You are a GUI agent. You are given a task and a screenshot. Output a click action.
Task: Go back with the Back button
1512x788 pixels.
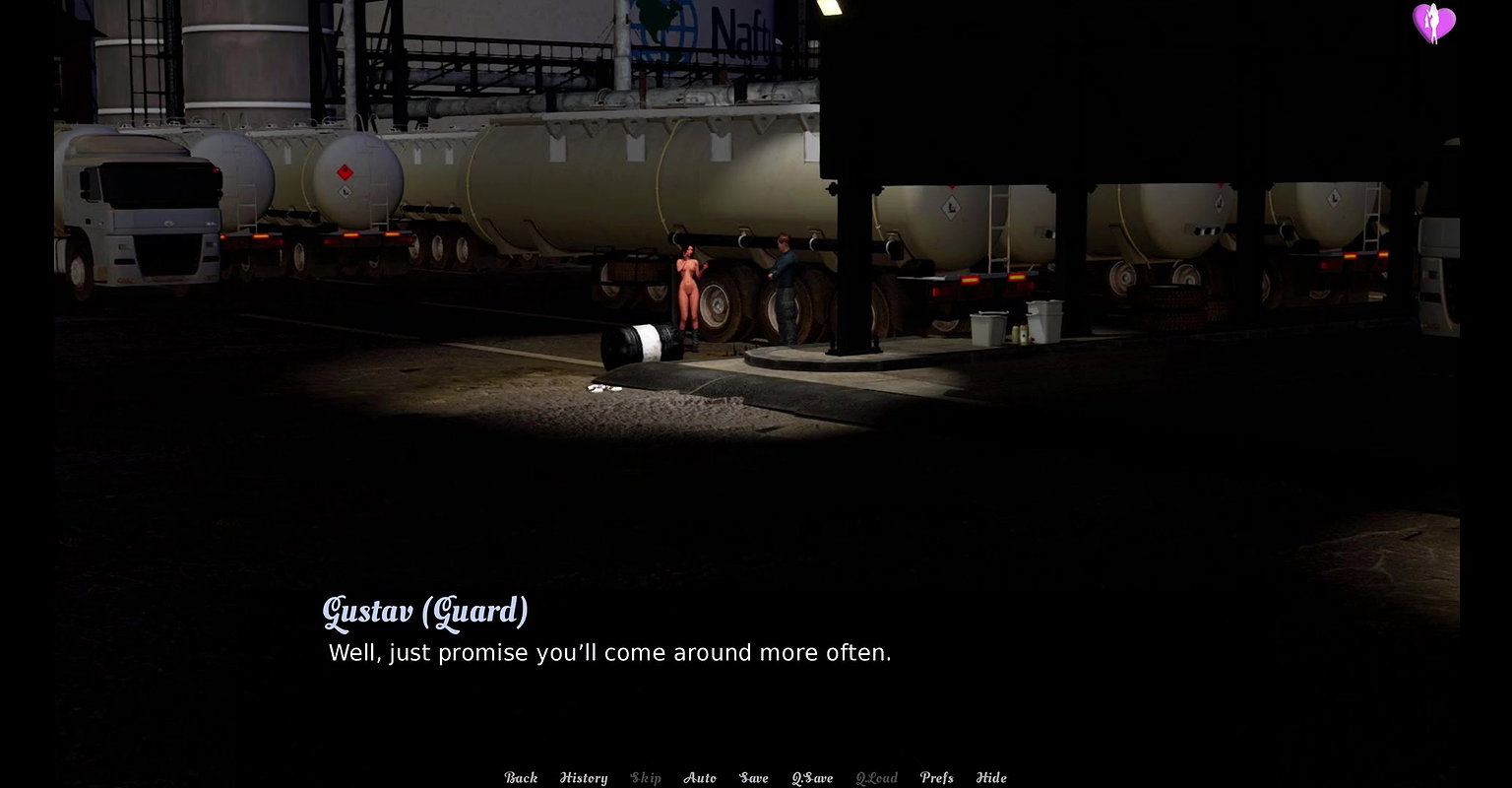click(521, 778)
